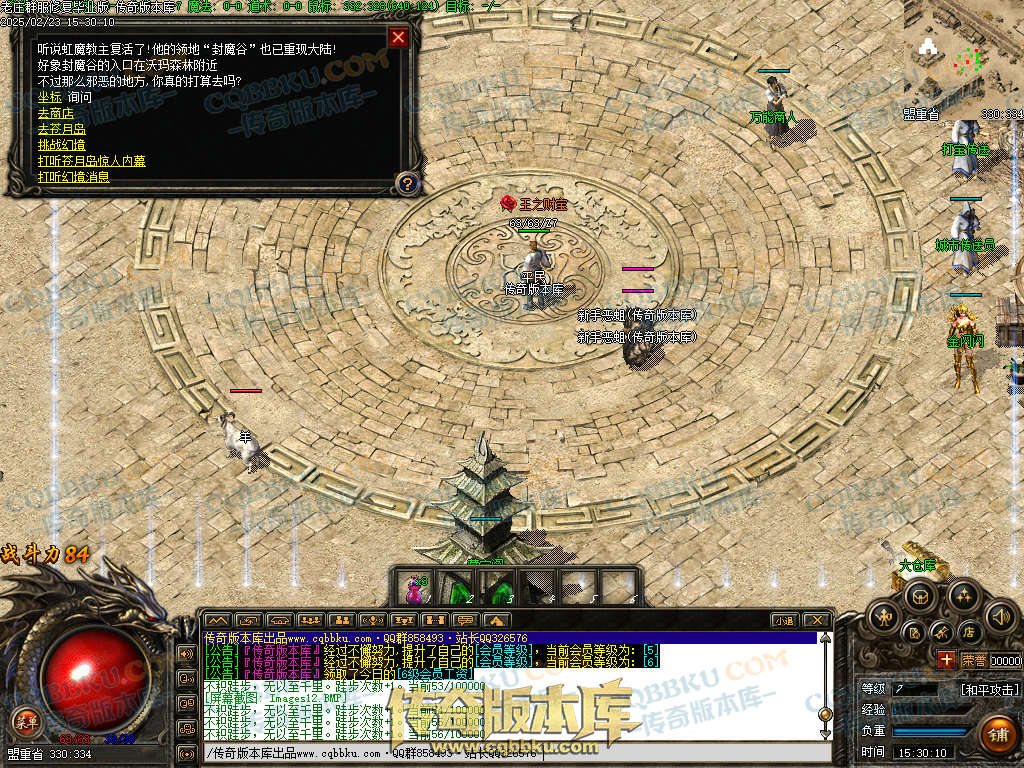Image resolution: width=1024 pixels, height=768 pixels.
Task: Select the 挑战幻境 option
Action: tap(61, 145)
